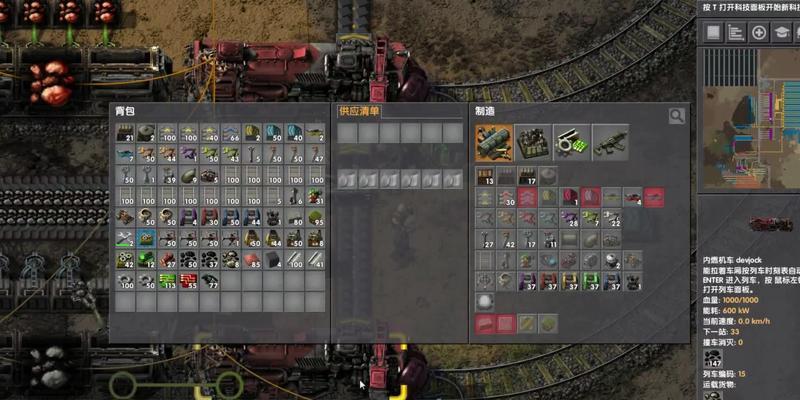Viewport: 800px width, 400px height.
Task: Craft the wooden chest recipe showing 13
Action: [485, 176]
